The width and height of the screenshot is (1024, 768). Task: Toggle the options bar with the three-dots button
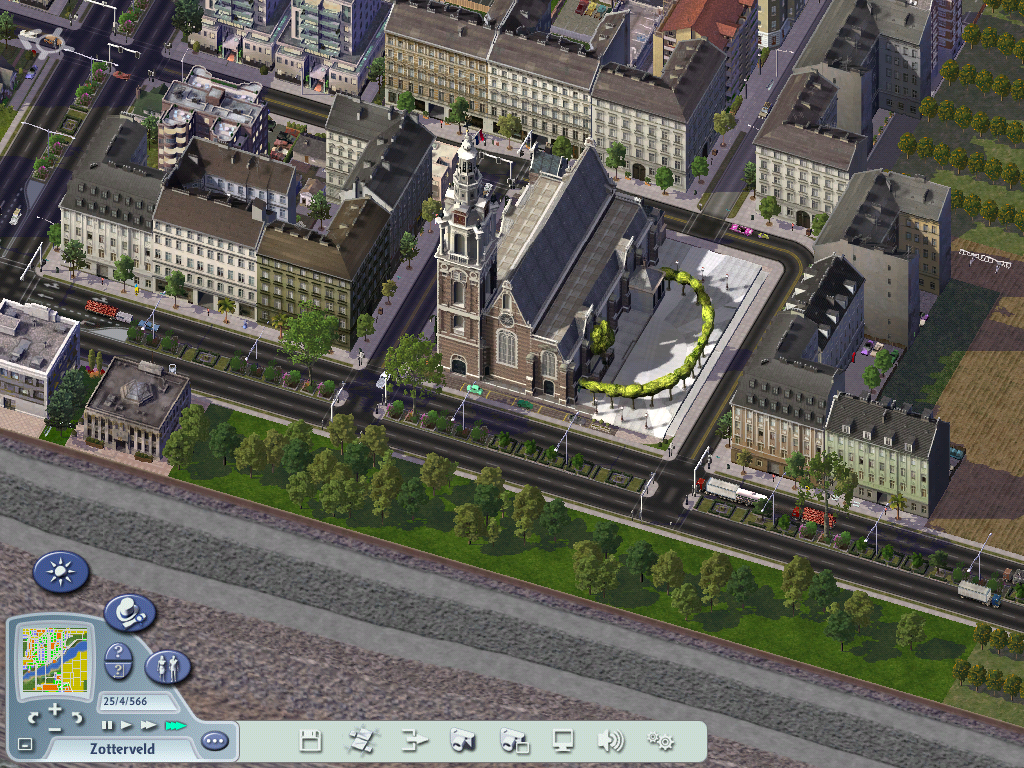tap(214, 741)
